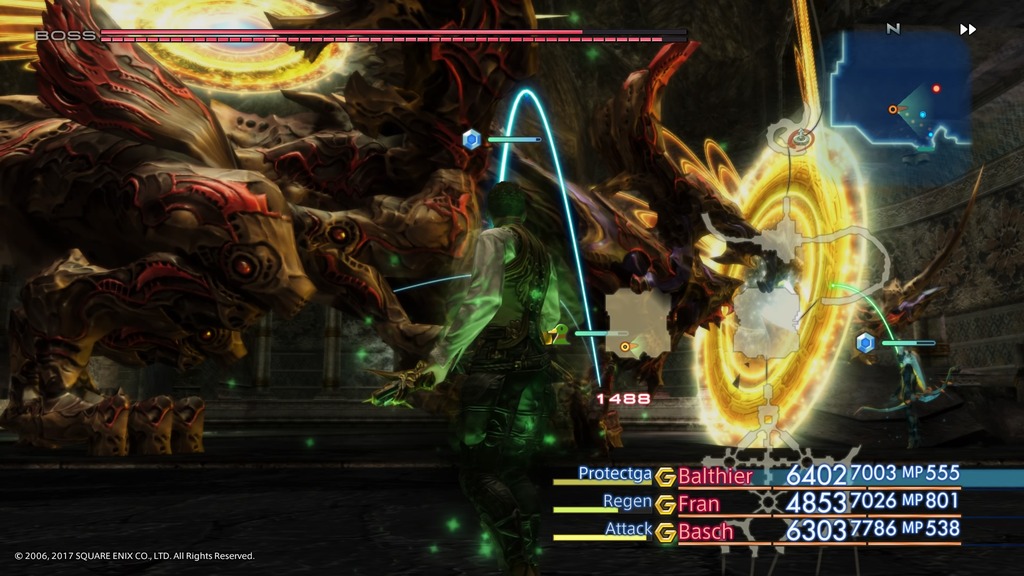
Task: Click the gambit icon beside Fran
Action: click(666, 505)
